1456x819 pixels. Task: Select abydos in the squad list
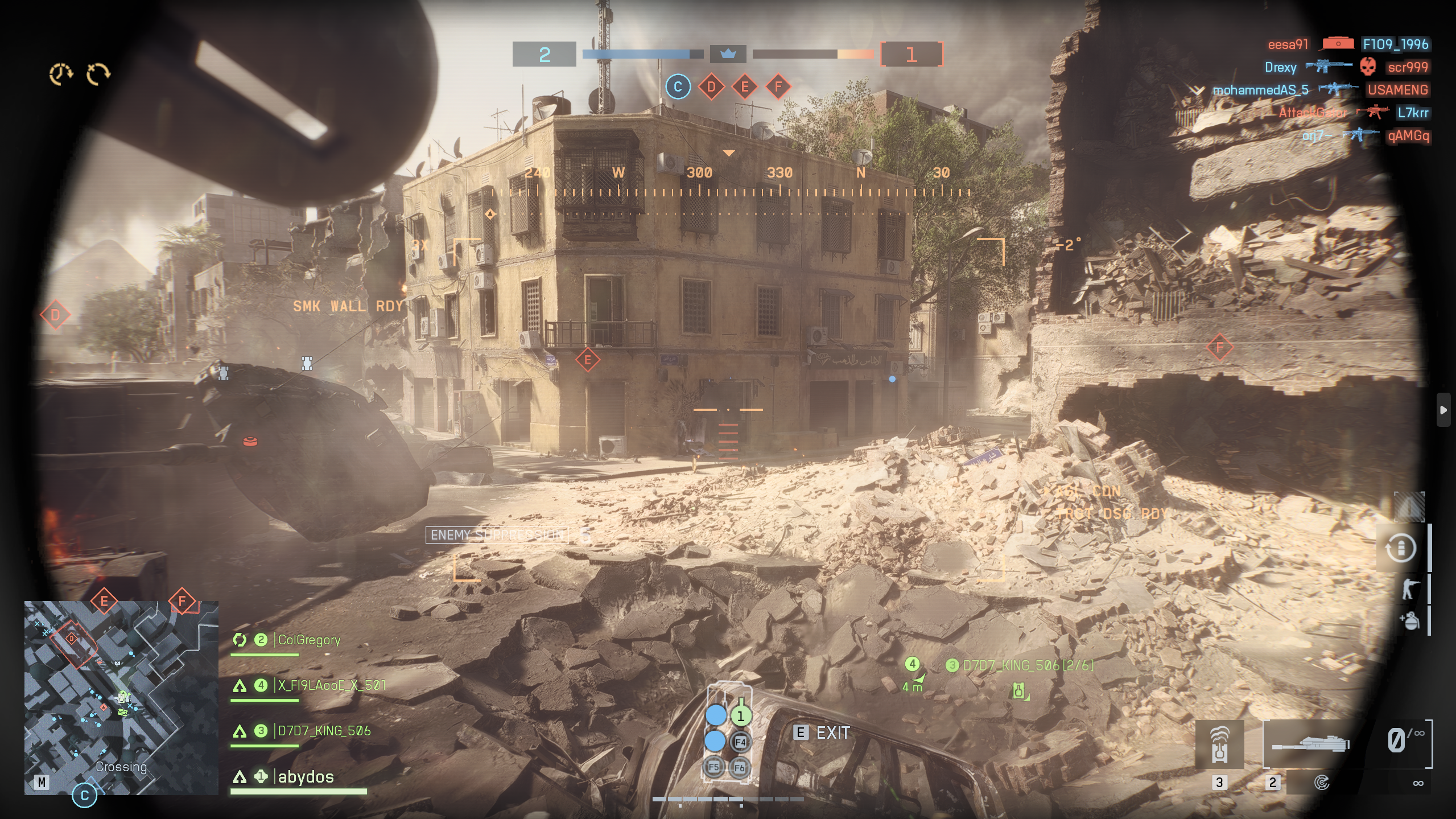coord(306,777)
